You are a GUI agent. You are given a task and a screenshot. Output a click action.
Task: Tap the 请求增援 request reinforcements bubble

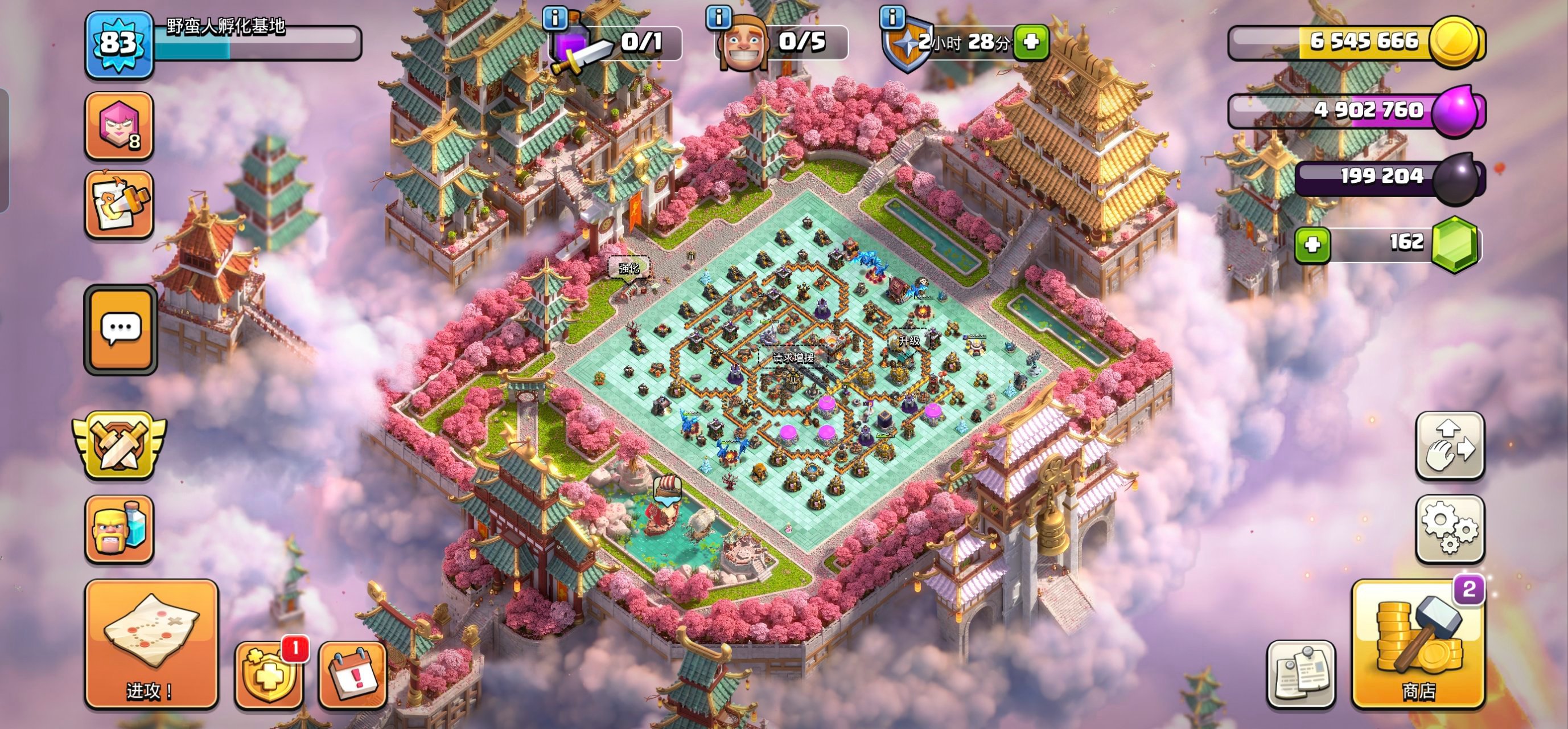[x=793, y=358]
